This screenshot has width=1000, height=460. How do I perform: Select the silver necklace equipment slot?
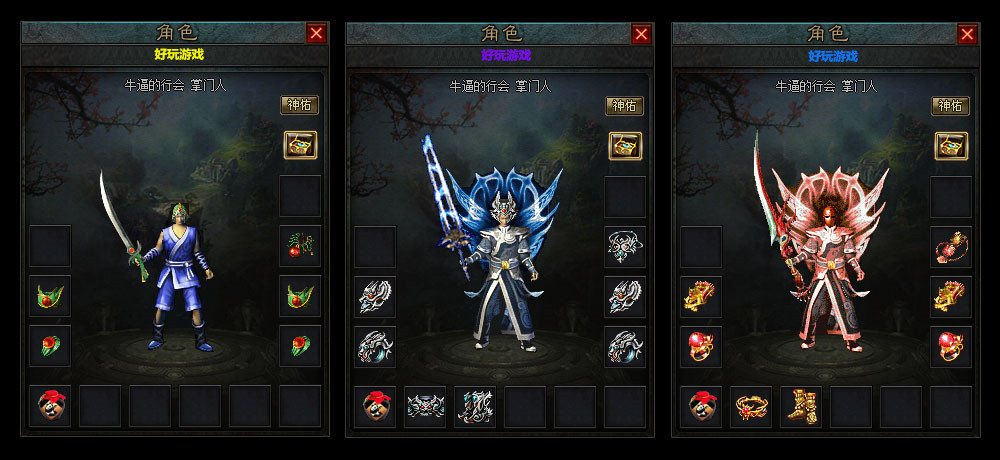[x=625, y=246]
